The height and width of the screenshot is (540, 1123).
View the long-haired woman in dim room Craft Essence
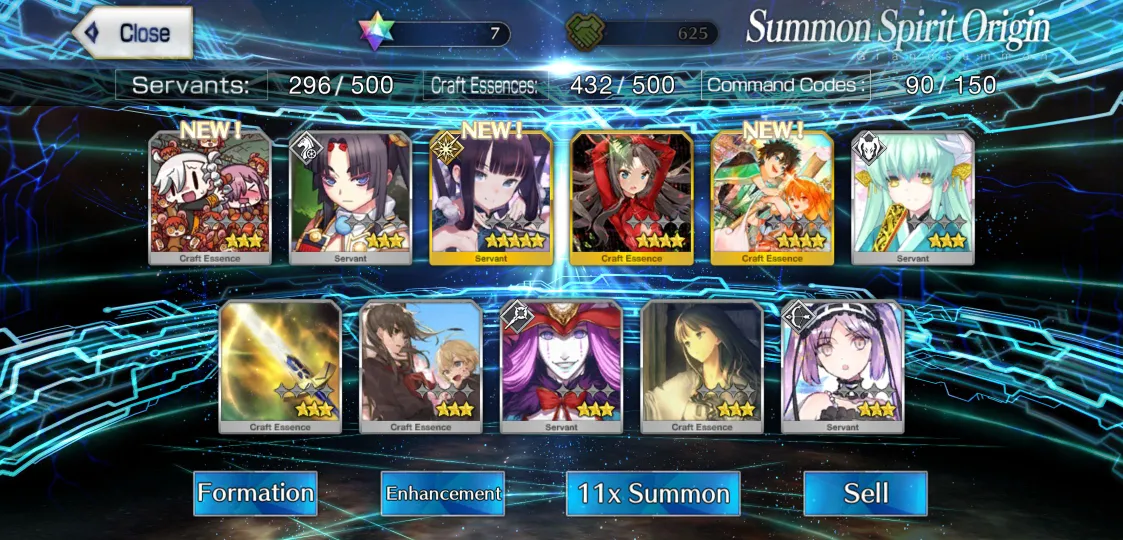701,366
